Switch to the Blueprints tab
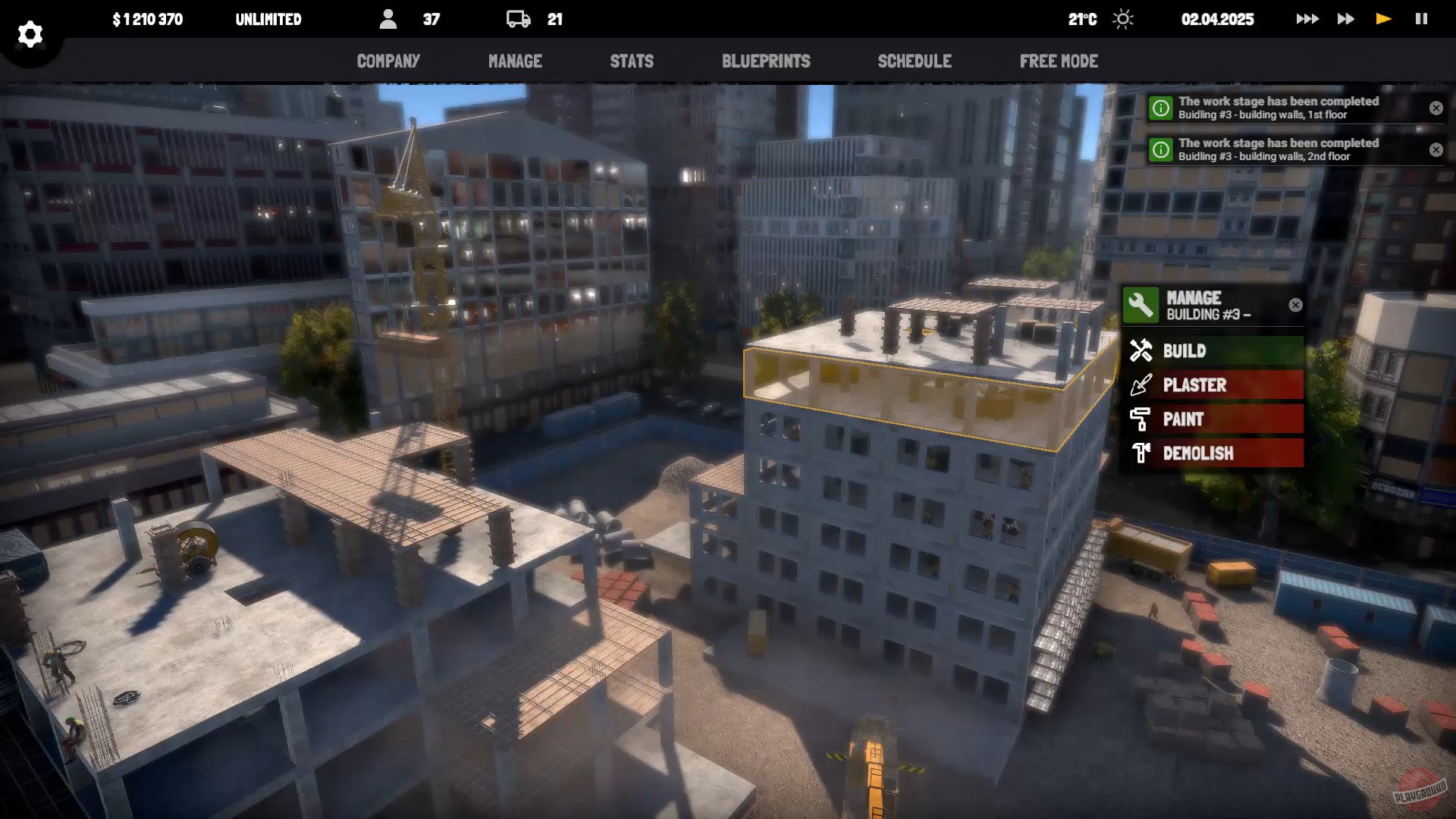The image size is (1456, 819). [766, 61]
